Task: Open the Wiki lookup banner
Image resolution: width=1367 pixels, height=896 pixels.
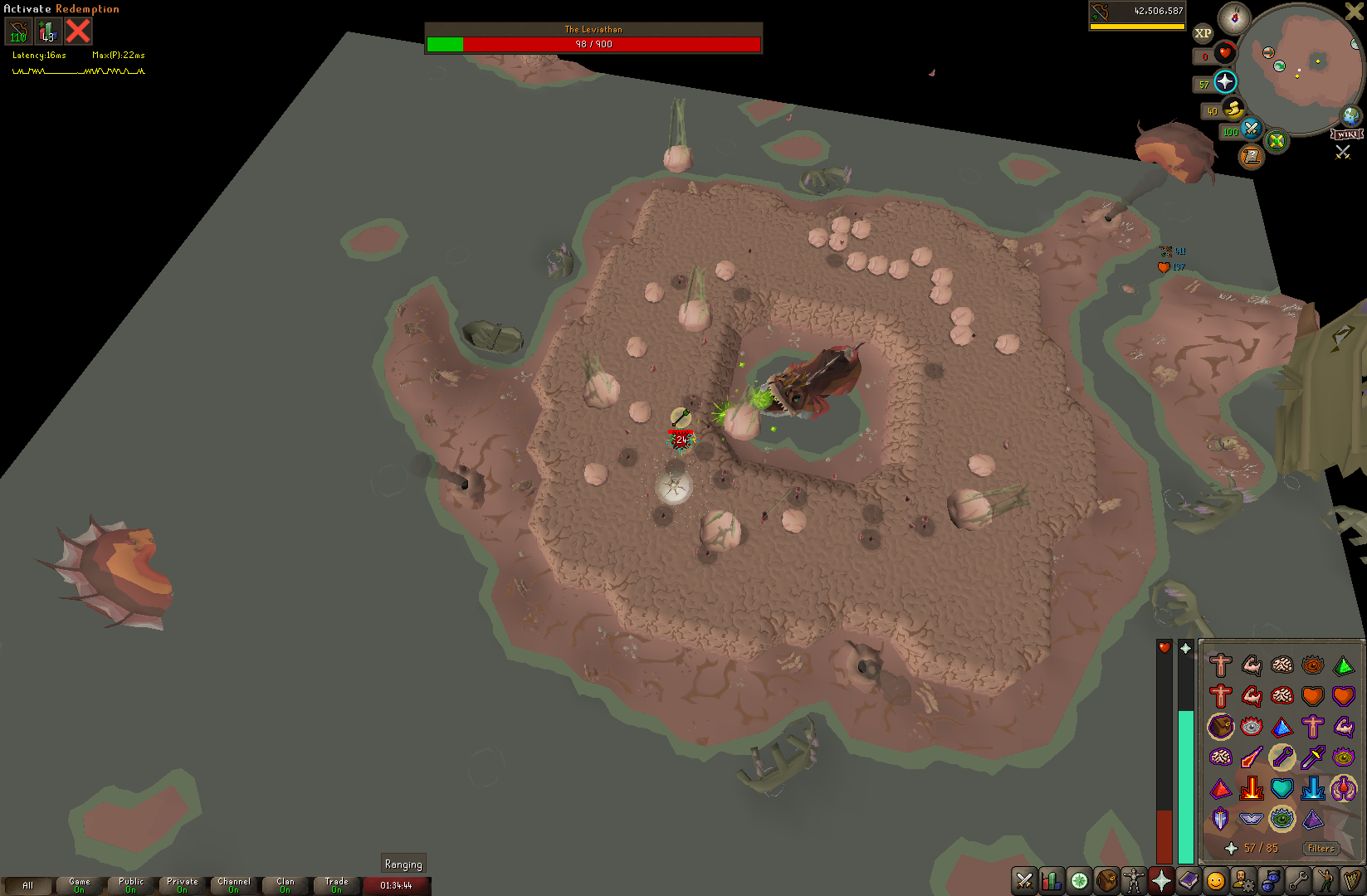Action: (x=1346, y=134)
